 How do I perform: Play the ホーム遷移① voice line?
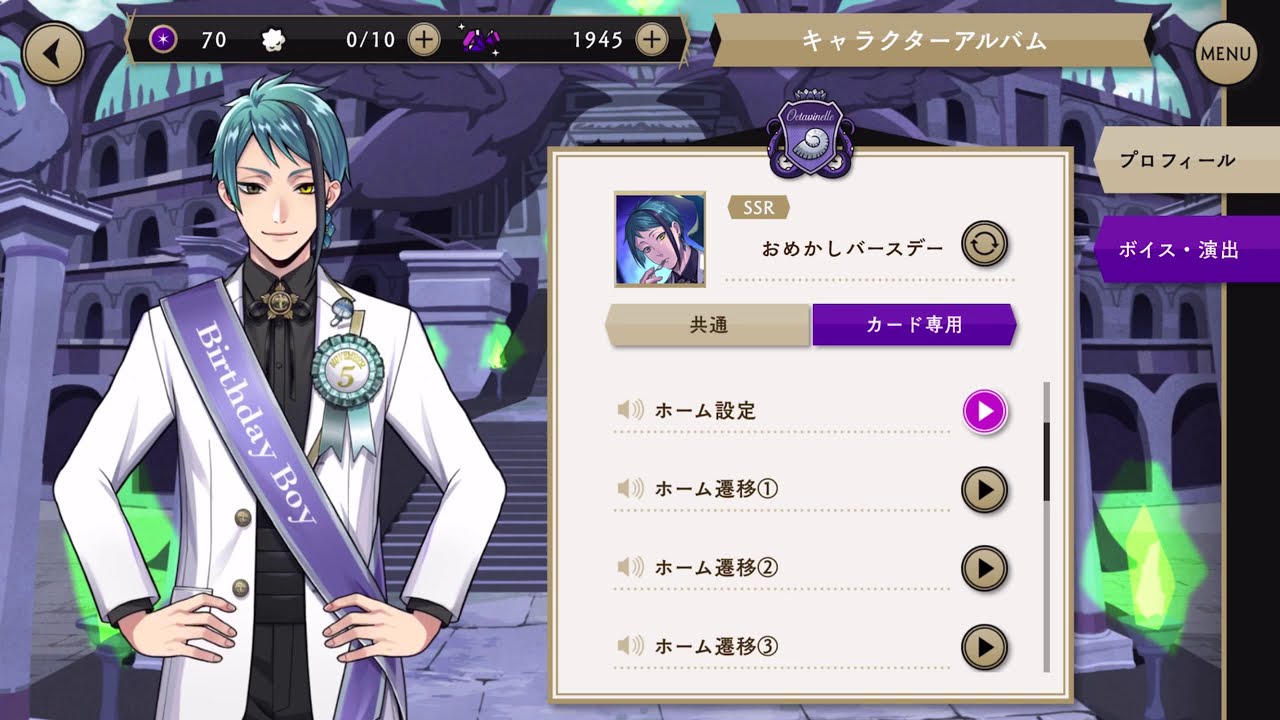tap(983, 490)
